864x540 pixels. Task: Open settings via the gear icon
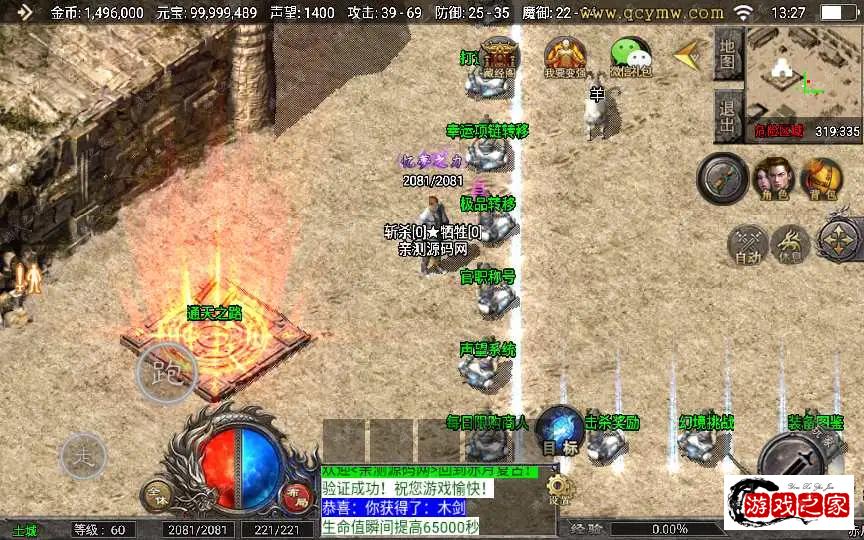559,490
